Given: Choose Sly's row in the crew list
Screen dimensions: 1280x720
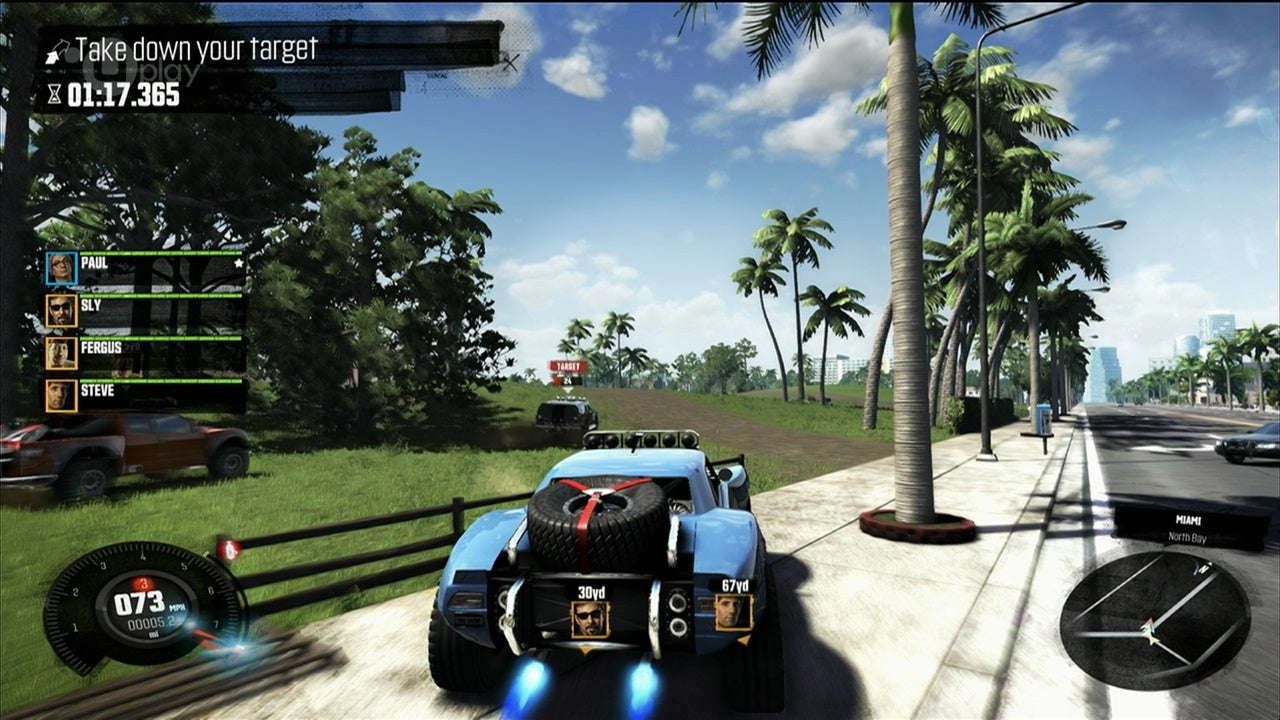Looking at the screenshot, I should pyautogui.click(x=145, y=310).
